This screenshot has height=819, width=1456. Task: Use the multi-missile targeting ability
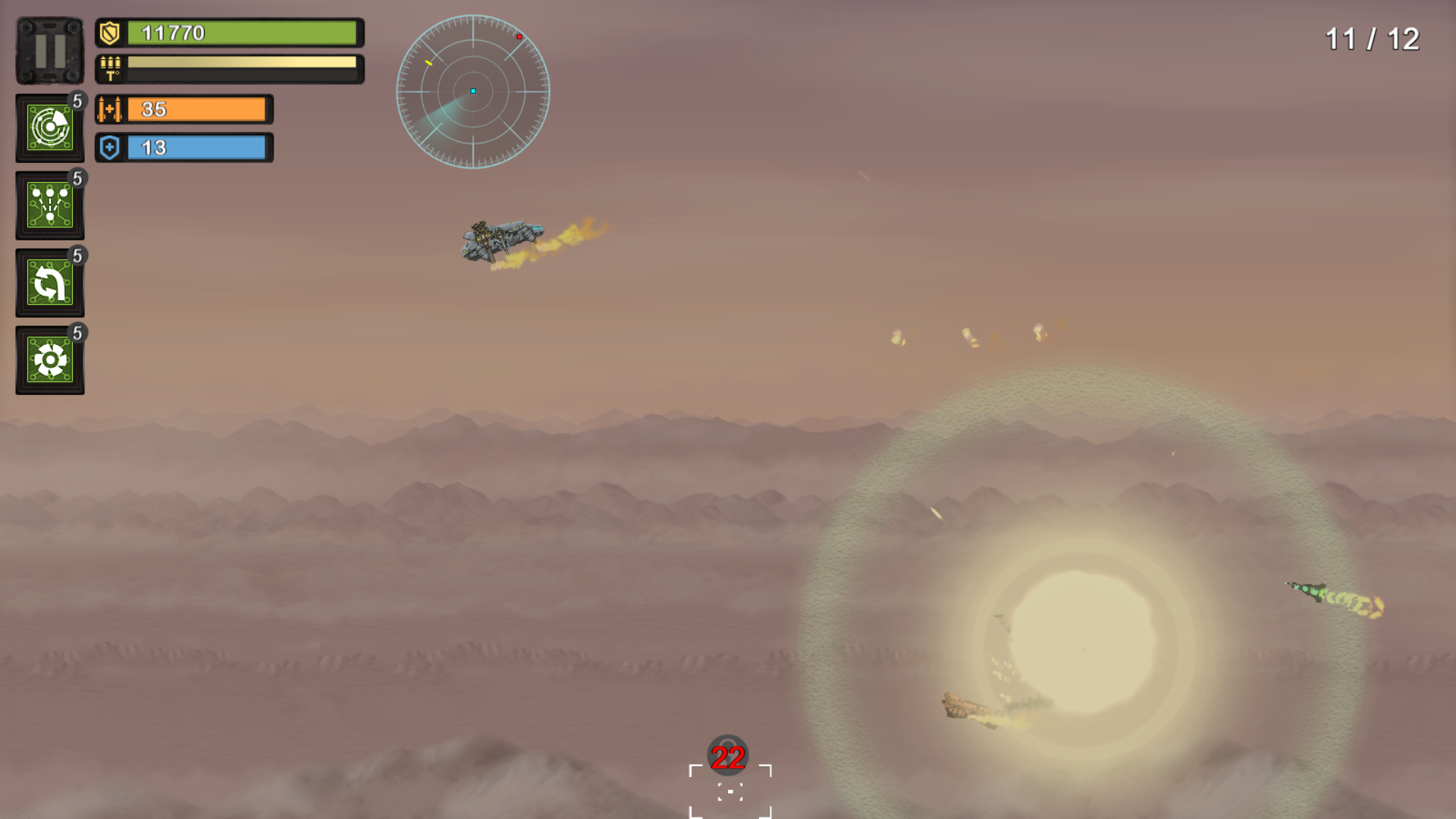tap(49, 205)
